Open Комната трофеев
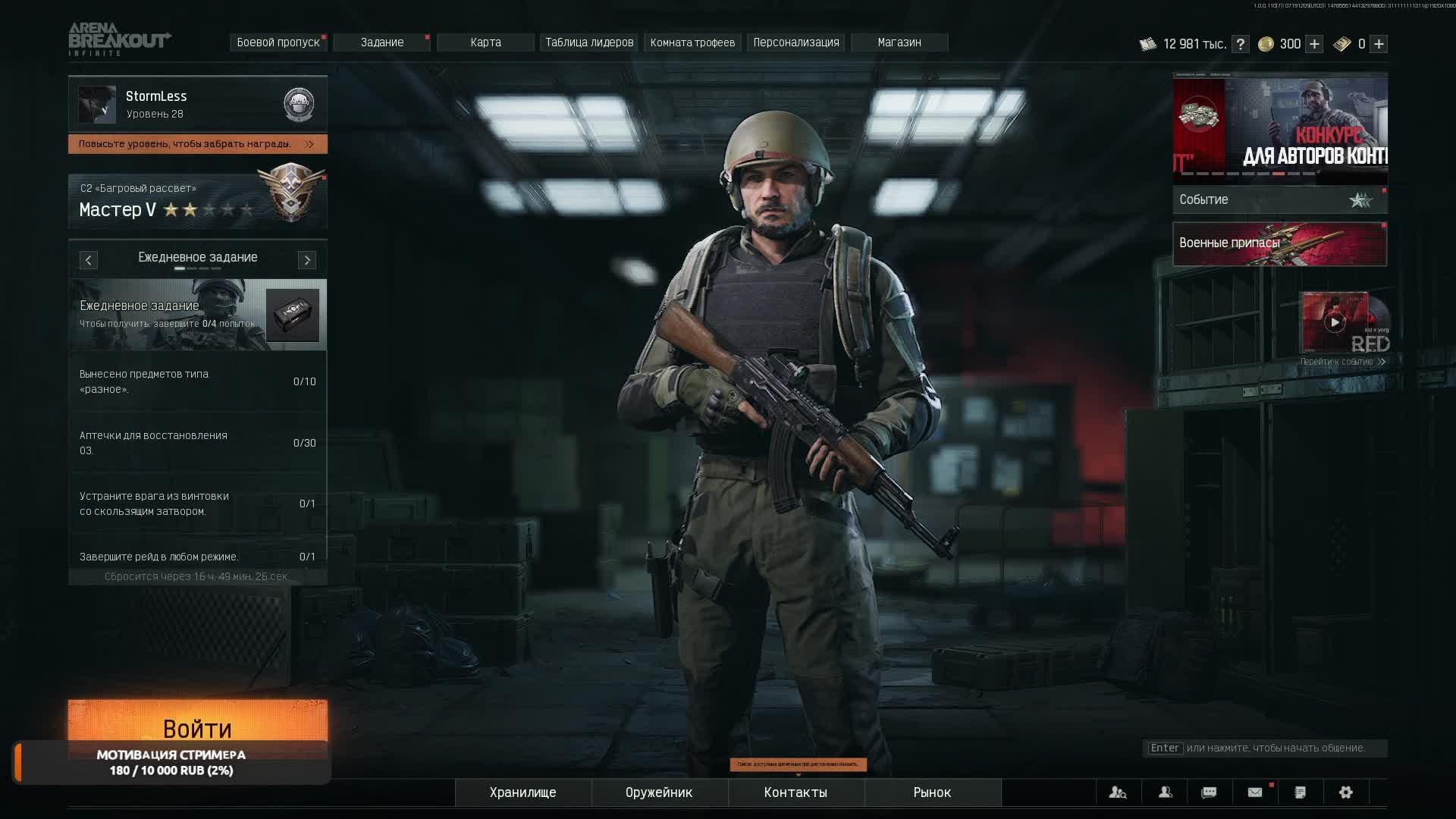 (692, 42)
